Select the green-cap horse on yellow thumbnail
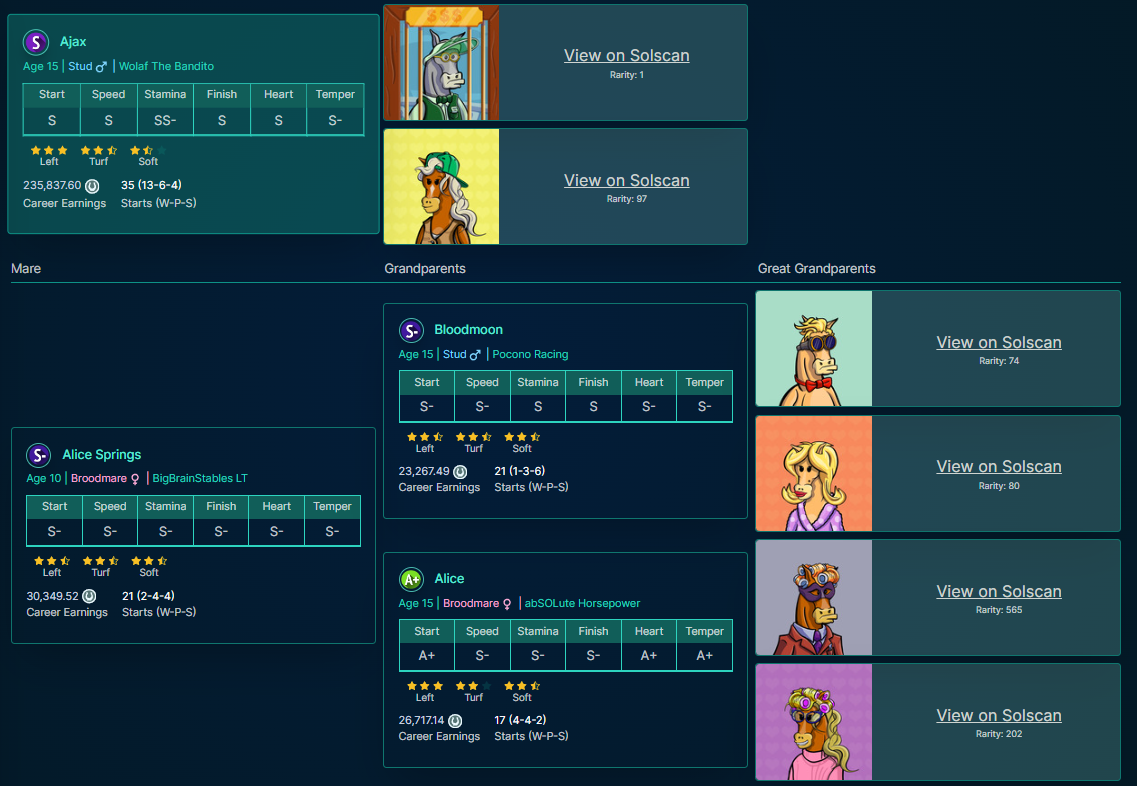Viewport: 1137px width, 786px height. click(x=442, y=186)
